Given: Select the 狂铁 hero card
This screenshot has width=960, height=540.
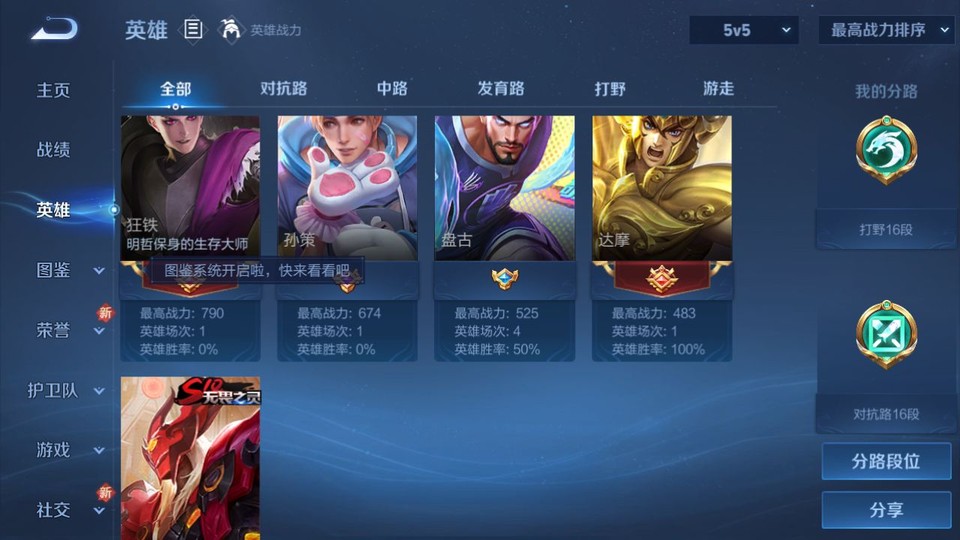Looking at the screenshot, I should click(190, 188).
